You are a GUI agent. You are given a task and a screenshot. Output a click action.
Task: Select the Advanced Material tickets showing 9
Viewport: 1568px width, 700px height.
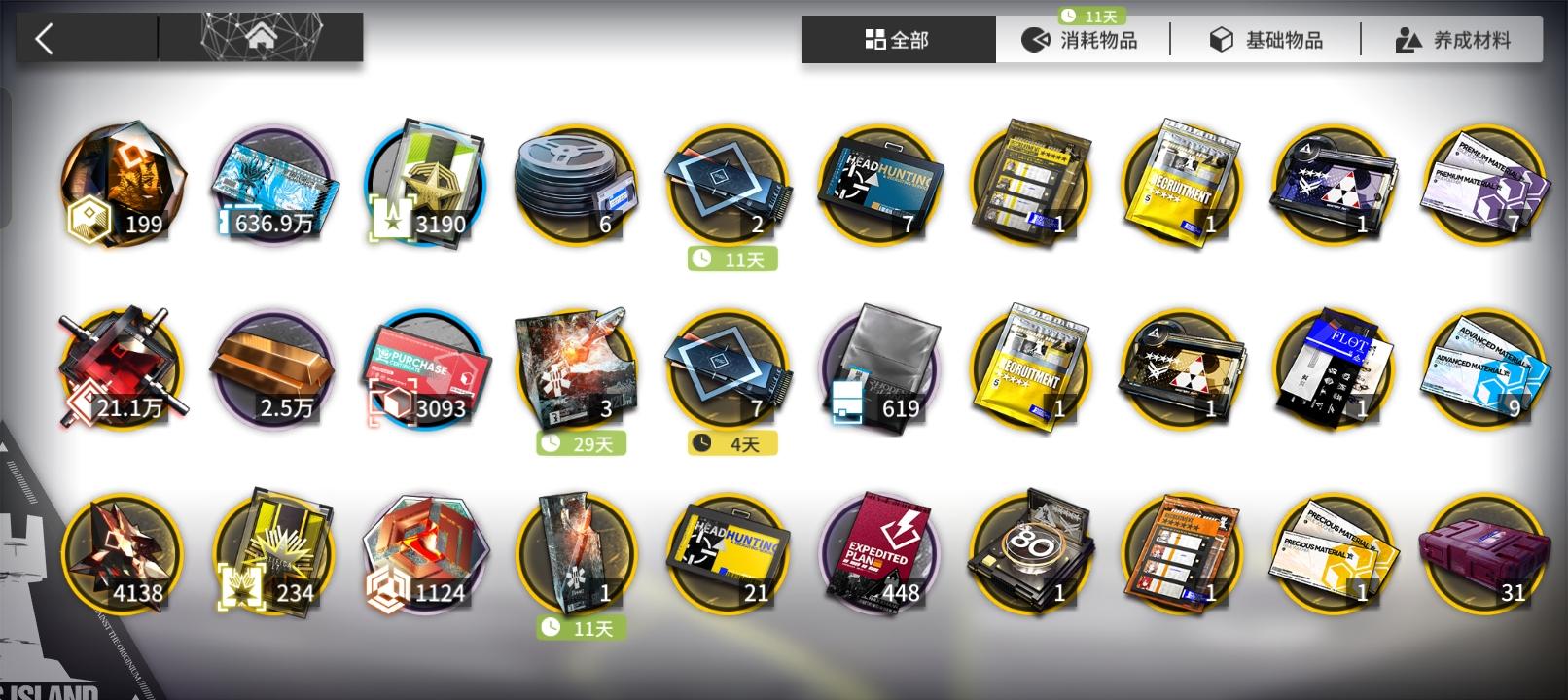(x=1482, y=367)
